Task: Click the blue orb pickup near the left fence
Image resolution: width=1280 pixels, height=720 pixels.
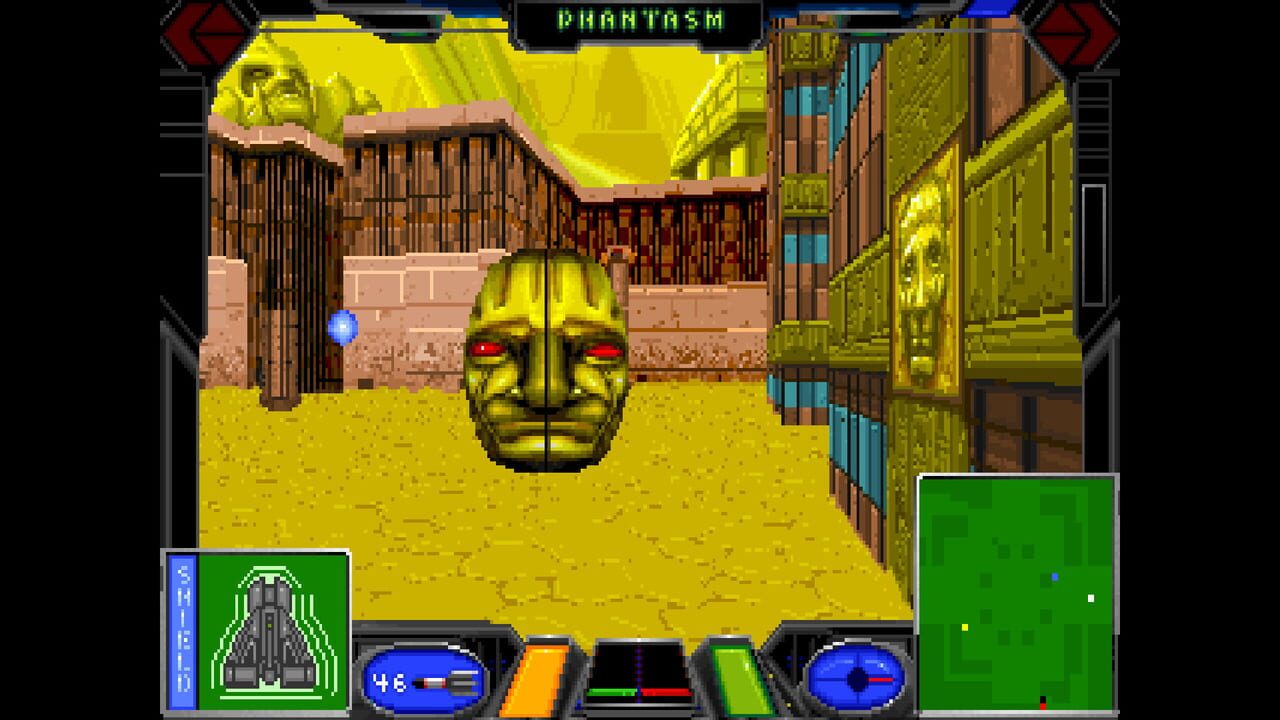Action: tap(345, 324)
